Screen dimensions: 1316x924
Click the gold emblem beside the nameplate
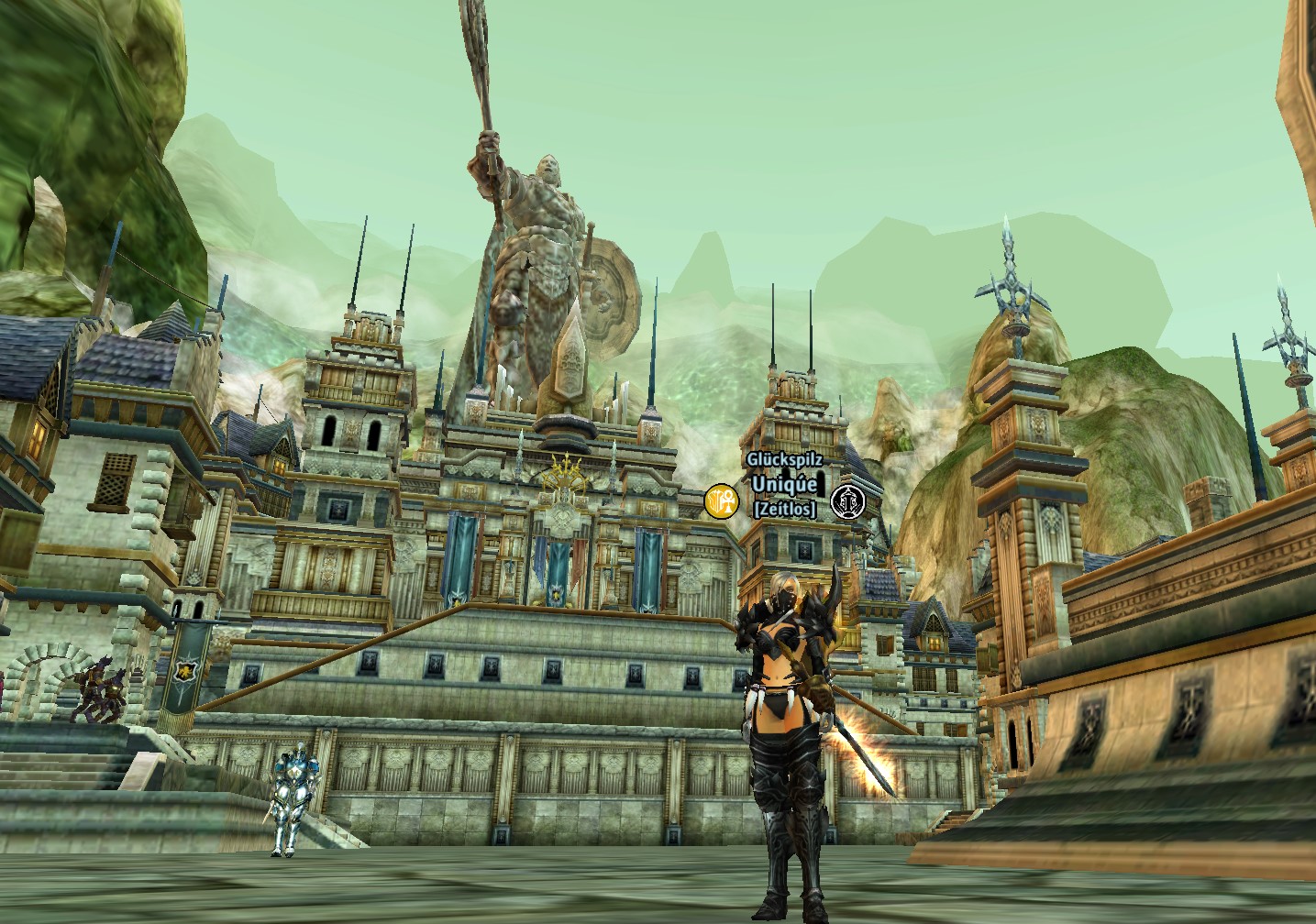click(722, 500)
